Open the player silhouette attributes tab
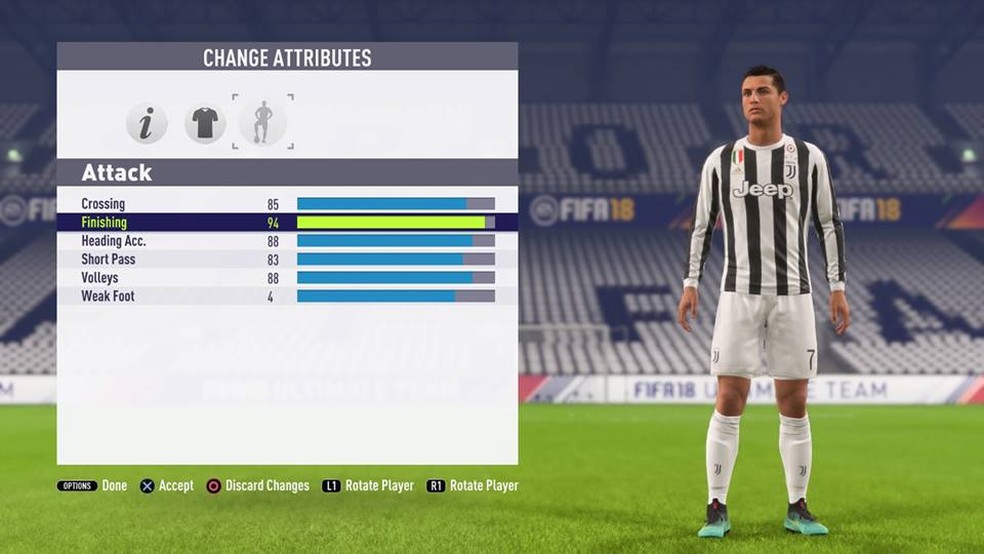This screenshot has width=984, height=554. pos(263,122)
